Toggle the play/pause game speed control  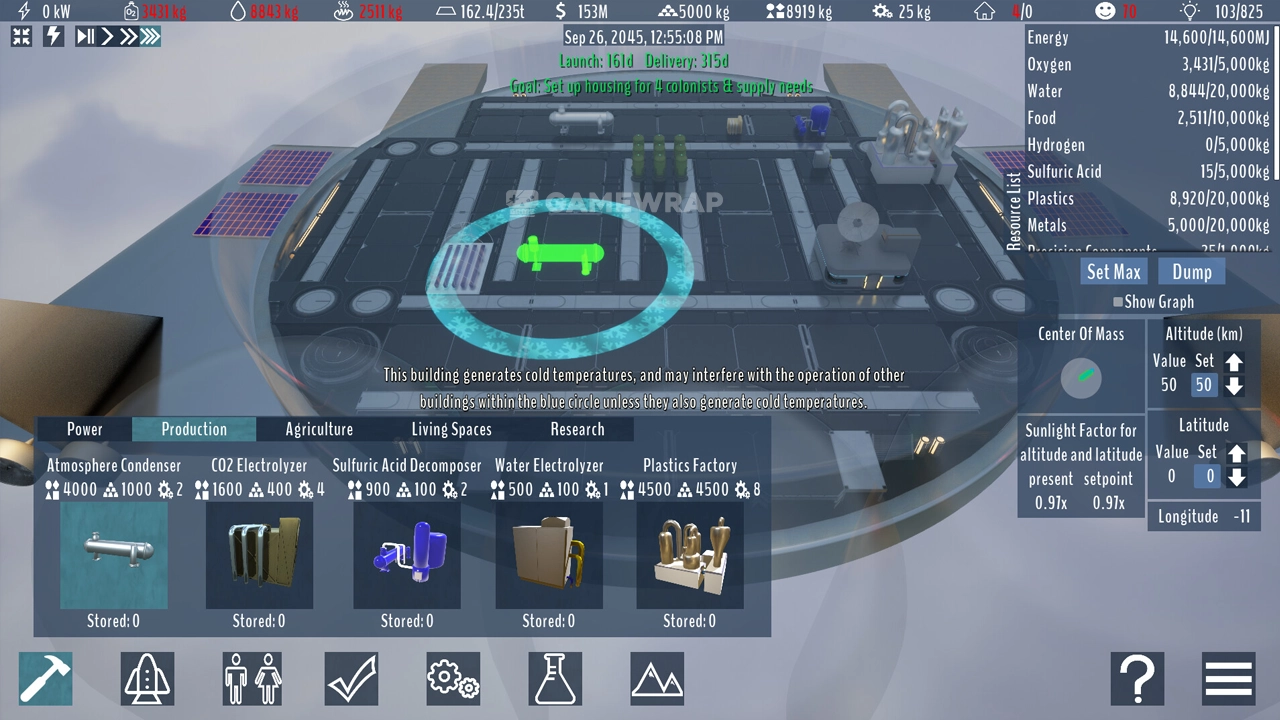[86, 37]
